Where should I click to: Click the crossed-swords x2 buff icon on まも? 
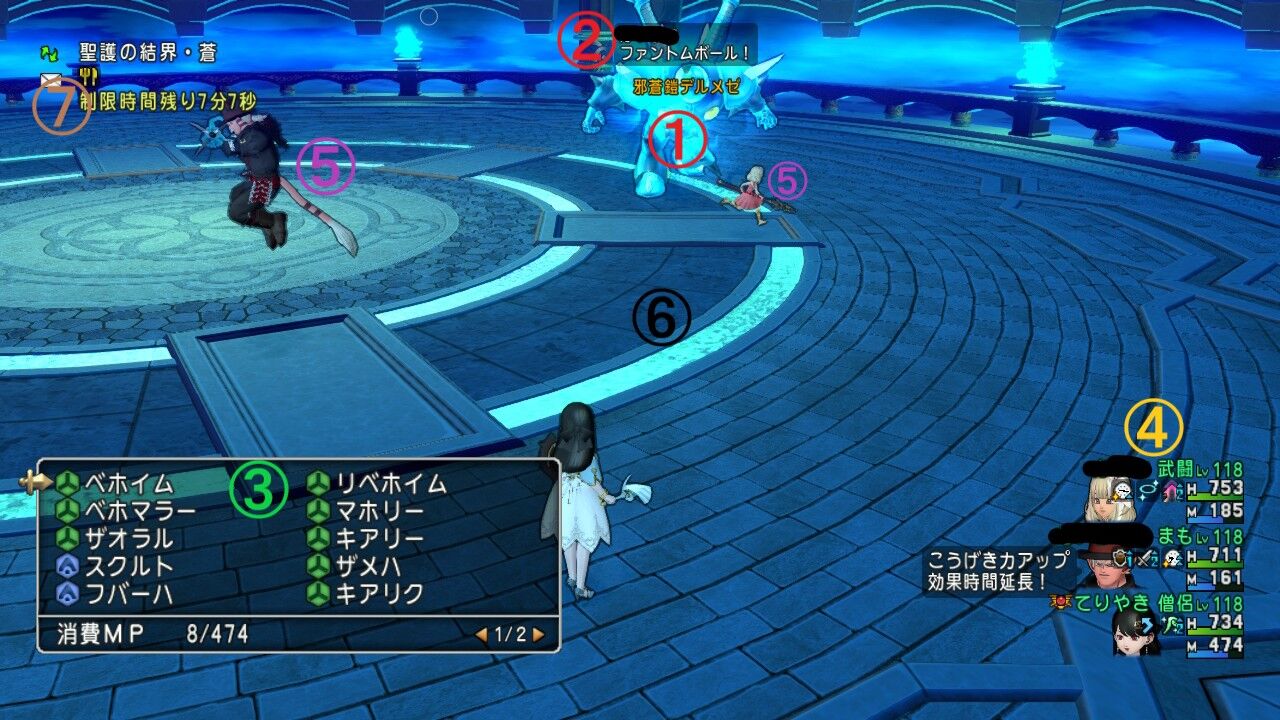pos(1146,558)
